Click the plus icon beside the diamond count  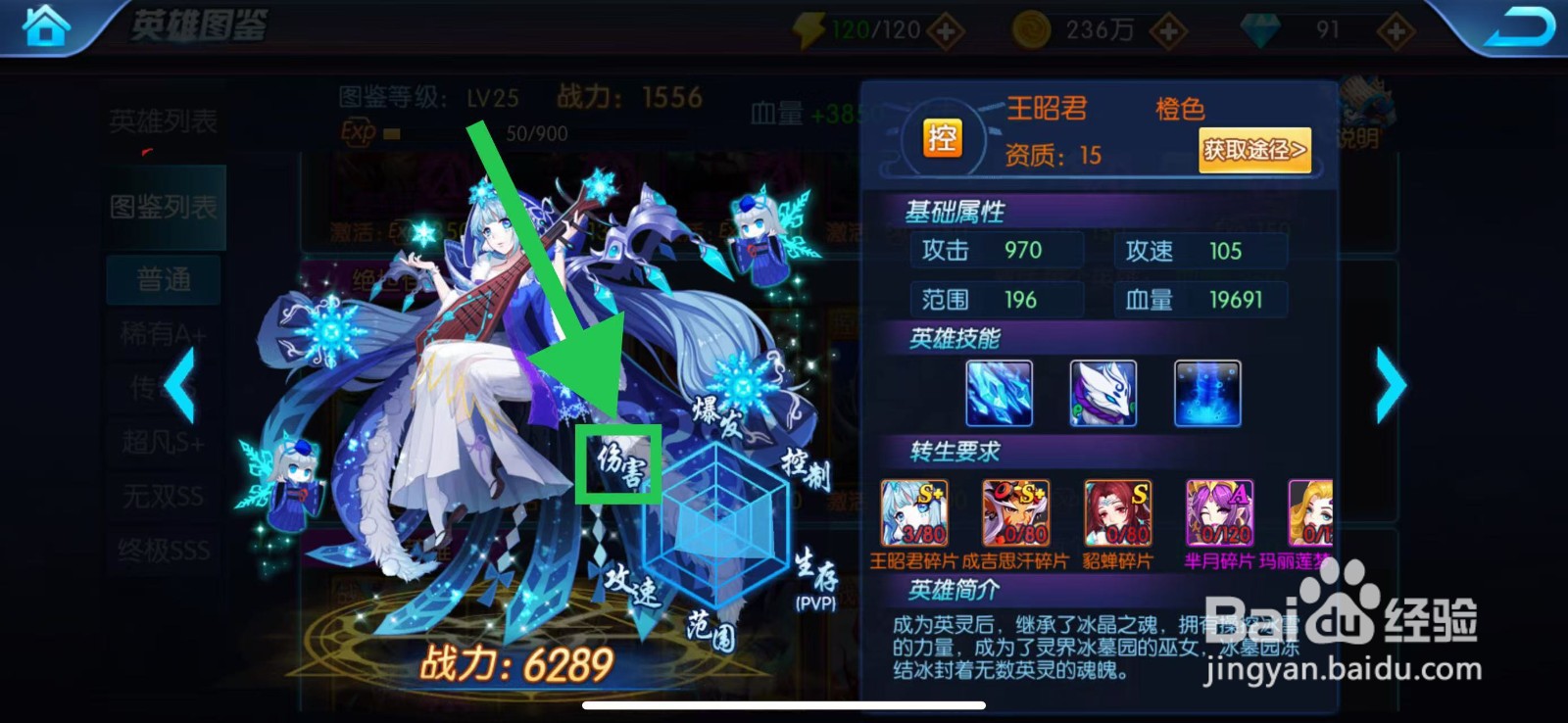[x=1394, y=28]
